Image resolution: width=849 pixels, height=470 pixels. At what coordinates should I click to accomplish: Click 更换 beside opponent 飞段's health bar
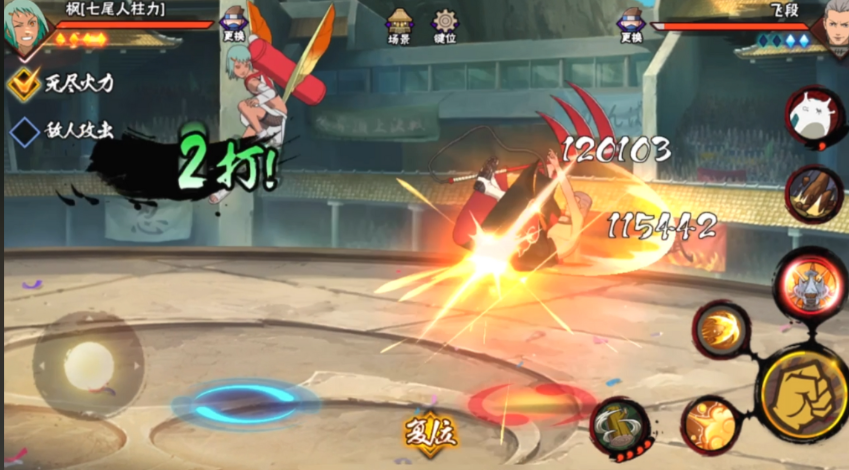[x=630, y=26]
